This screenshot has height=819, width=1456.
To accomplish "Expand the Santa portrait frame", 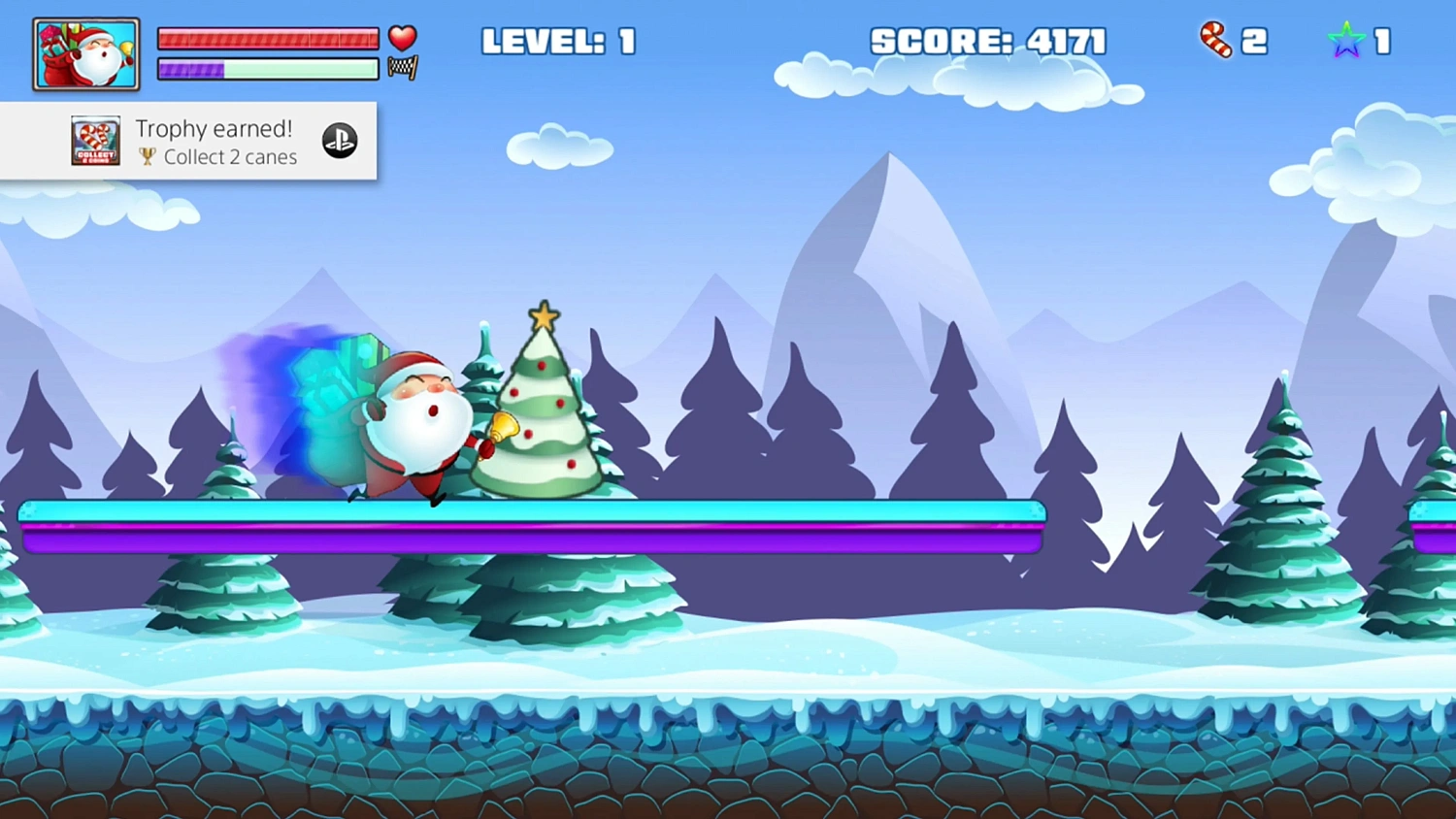I will point(85,52).
